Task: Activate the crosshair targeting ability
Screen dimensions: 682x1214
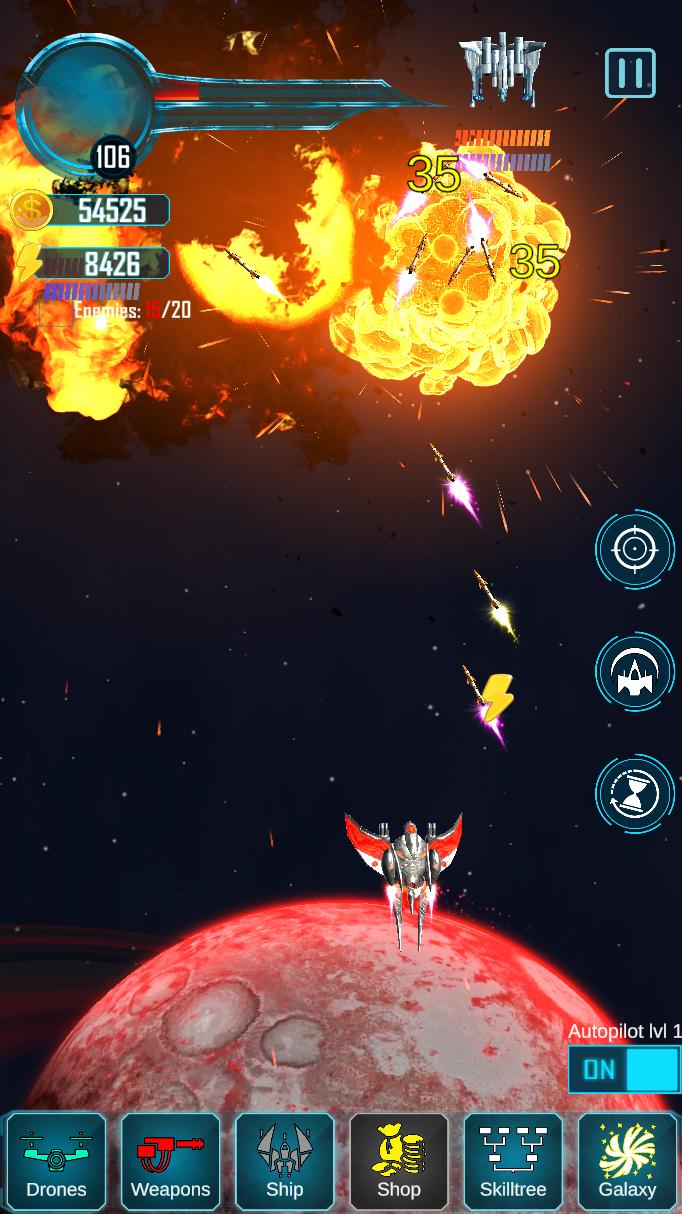Action: pos(635,549)
